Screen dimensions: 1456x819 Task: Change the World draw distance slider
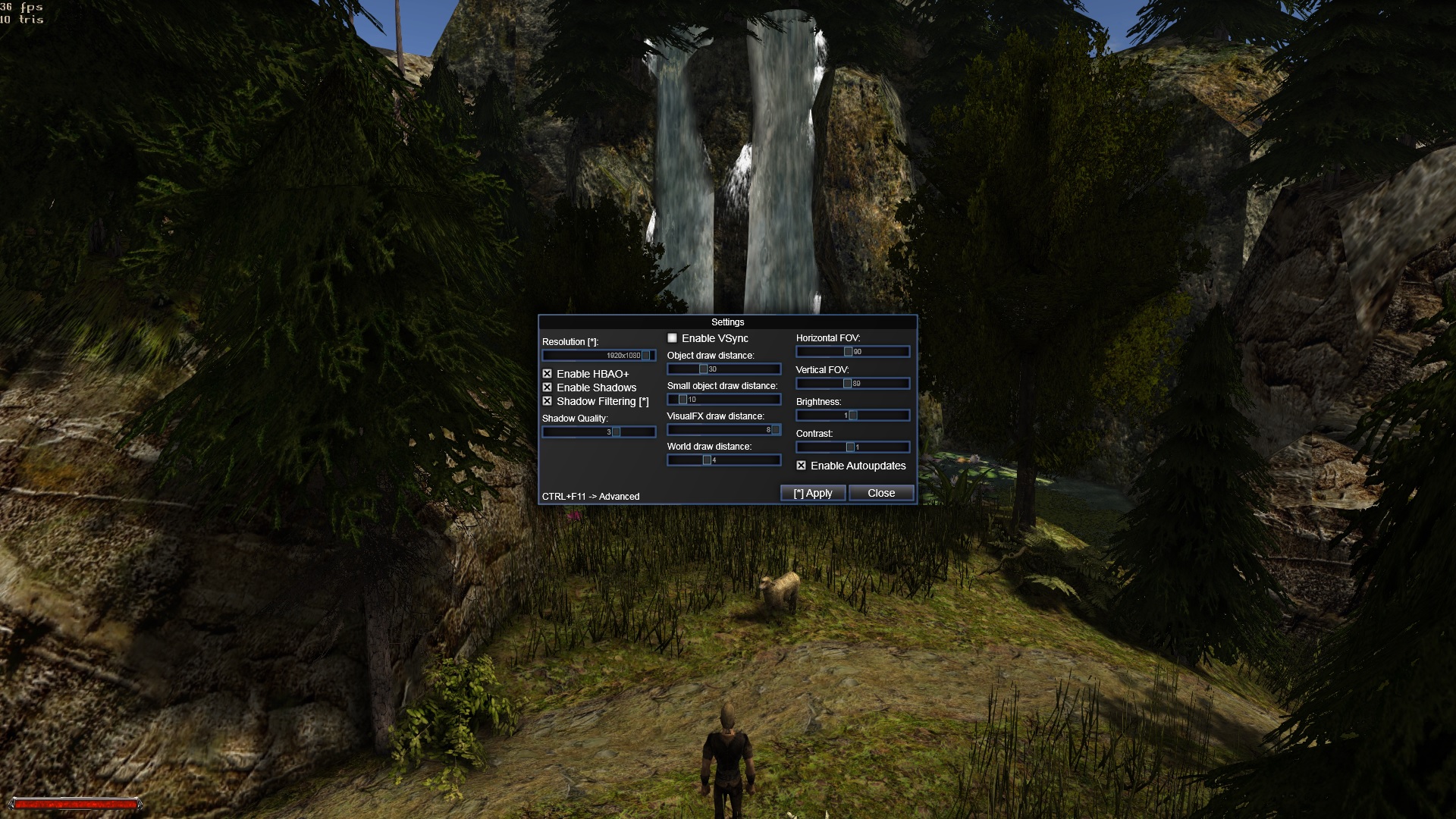723,460
